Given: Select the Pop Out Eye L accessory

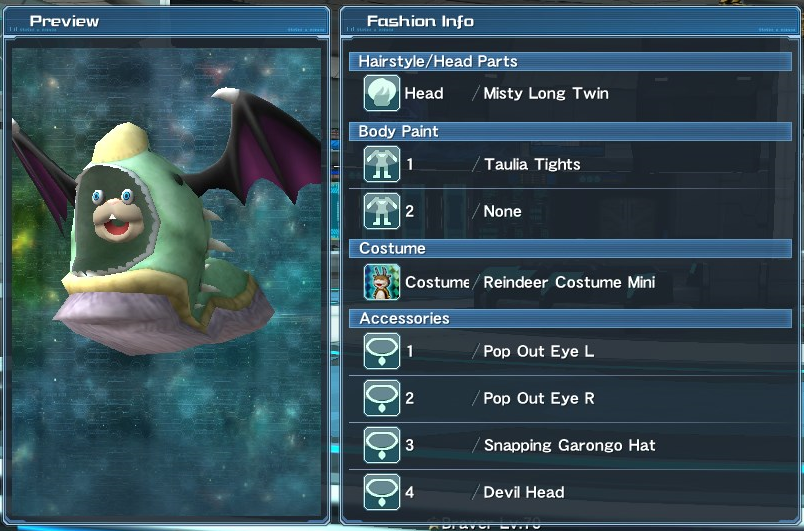Looking at the screenshot, I should (539, 352).
